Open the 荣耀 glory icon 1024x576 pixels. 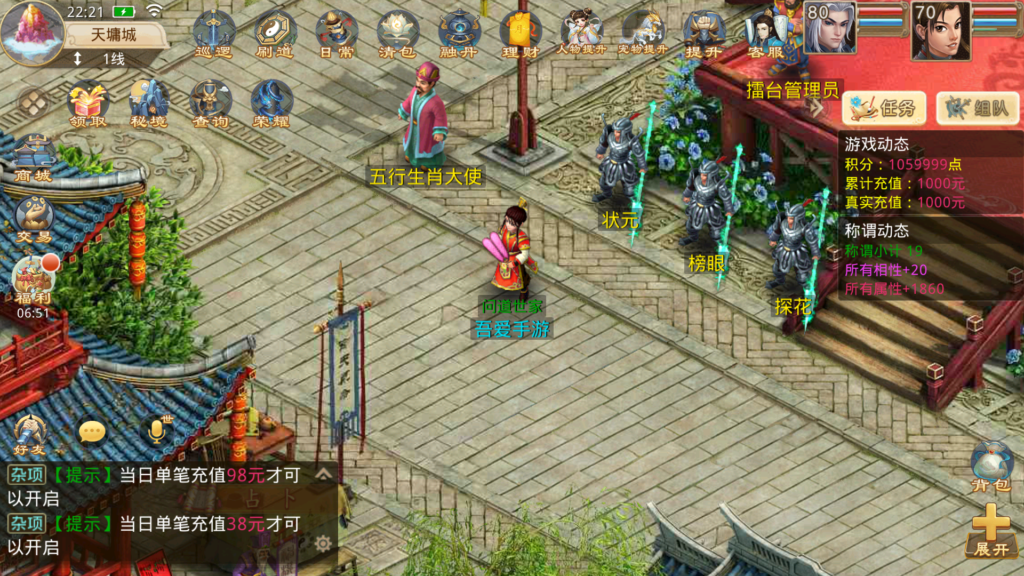pyautogui.click(x=271, y=103)
